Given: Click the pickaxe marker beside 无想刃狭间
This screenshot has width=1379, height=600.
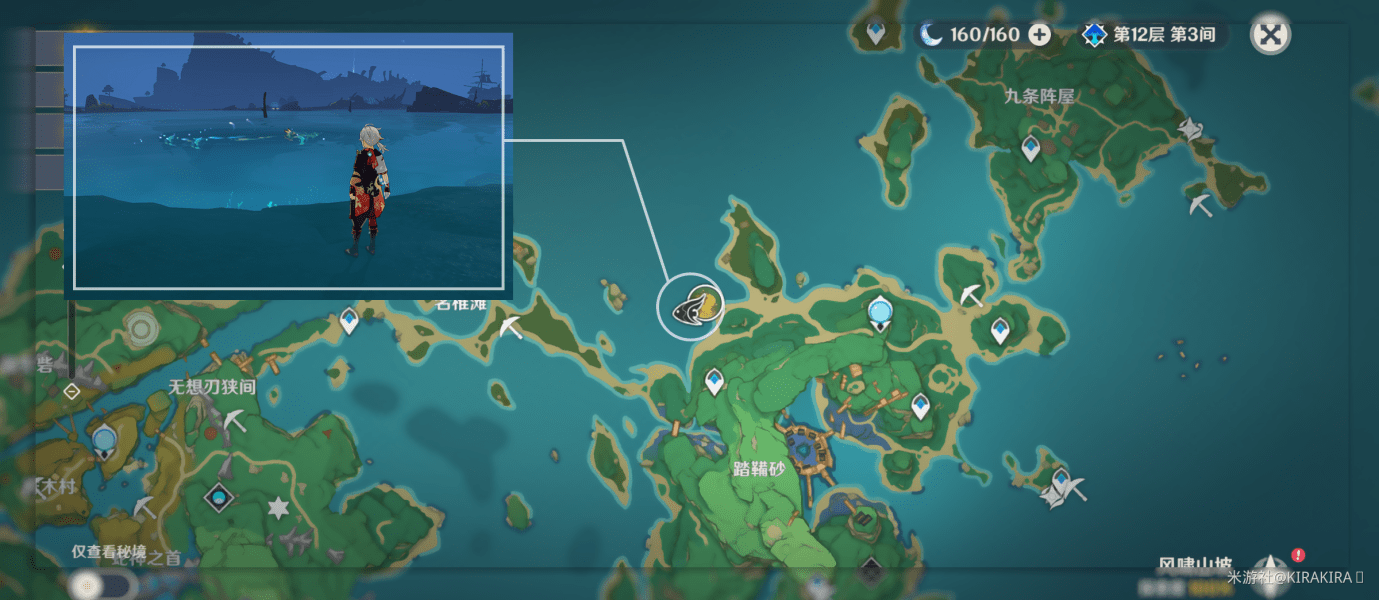Looking at the screenshot, I should pos(235,420).
